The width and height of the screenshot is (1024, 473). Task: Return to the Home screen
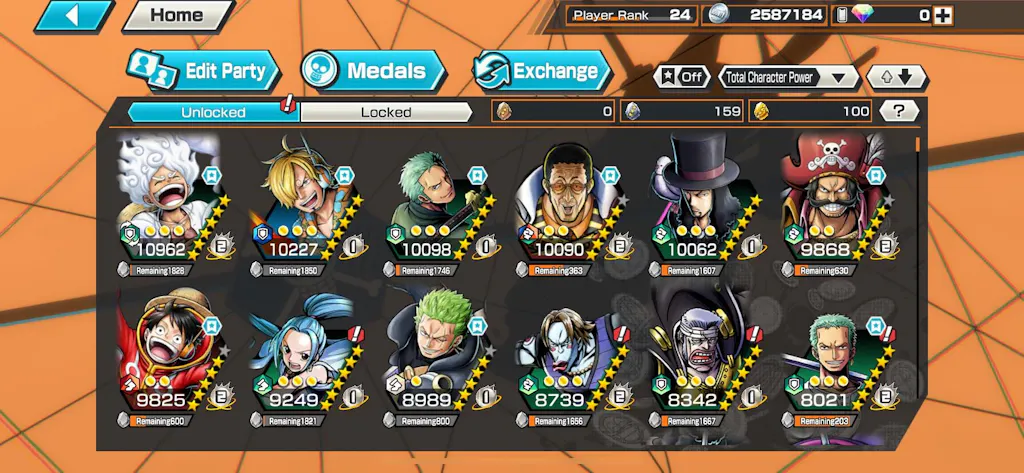pos(176,15)
